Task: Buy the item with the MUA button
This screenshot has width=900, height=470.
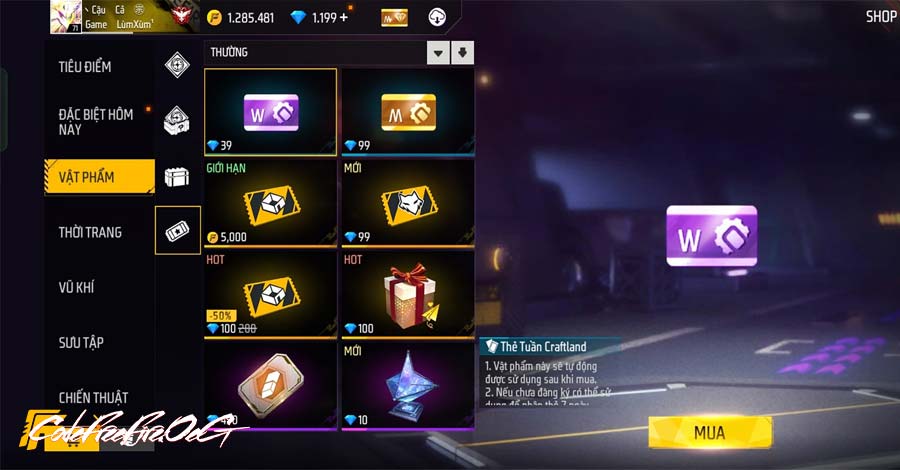Action: pyautogui.click(x=710, y=432)
